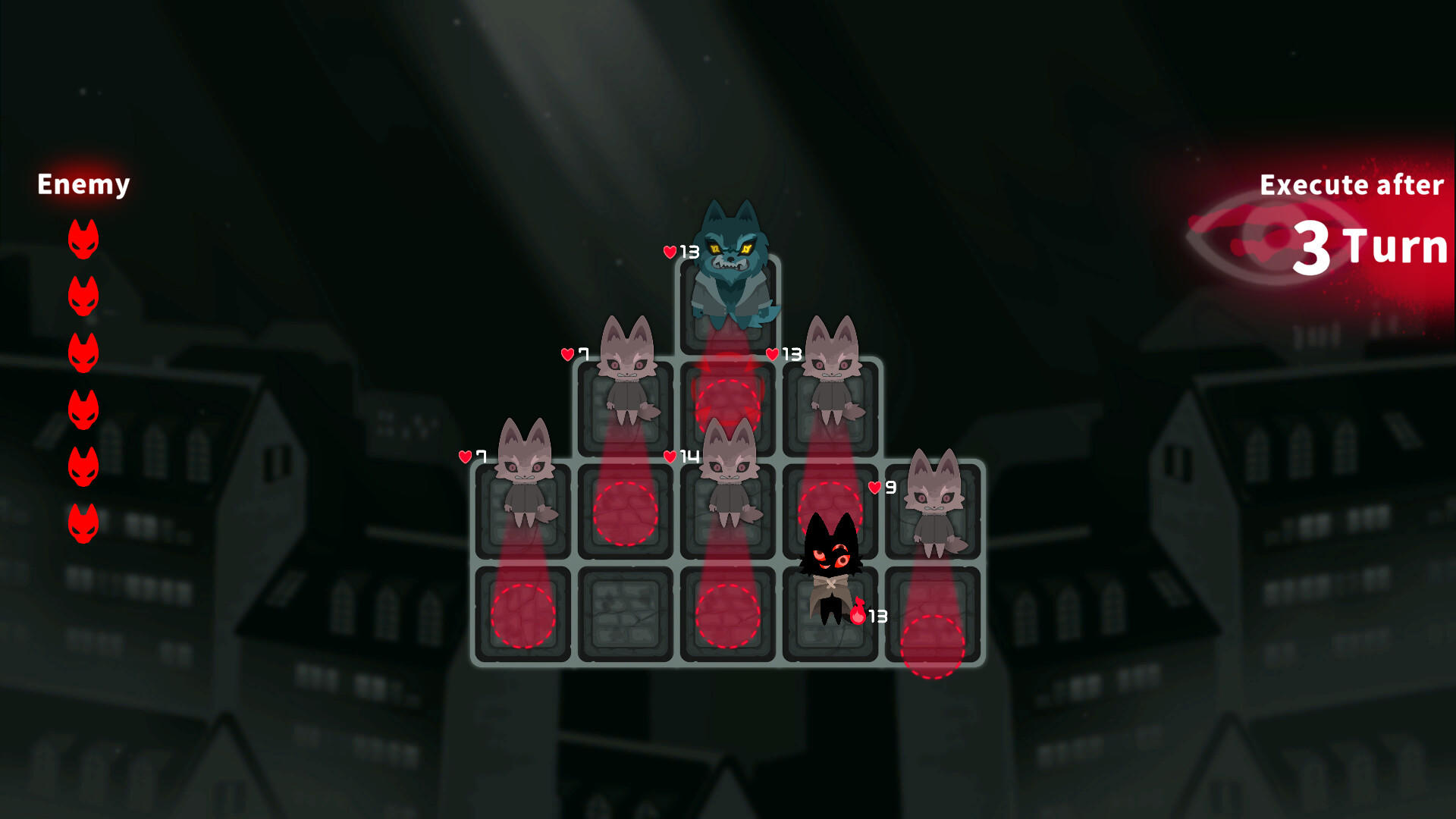Click the Enemy heading label

83,184
